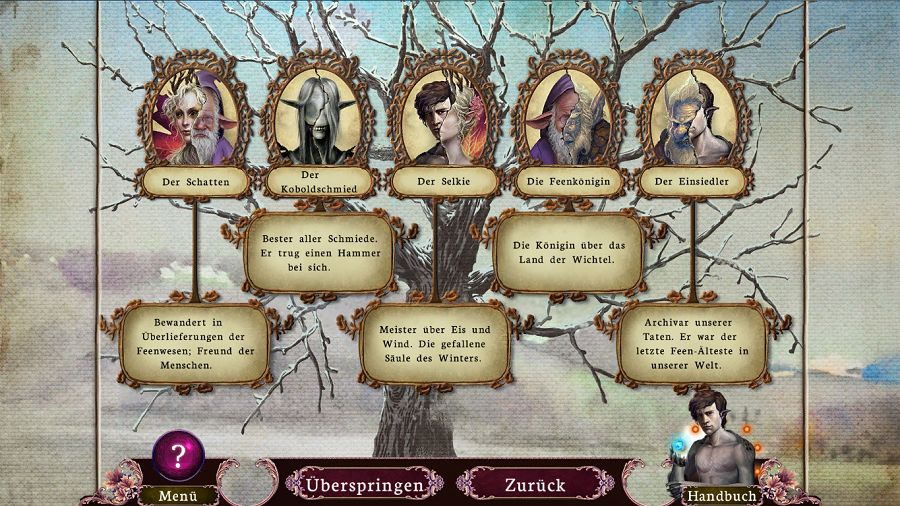The image size is (900, 506).
Task: Choose the portrait above Der Selkie
Action: pyautogui.click(x=441, y=120)
